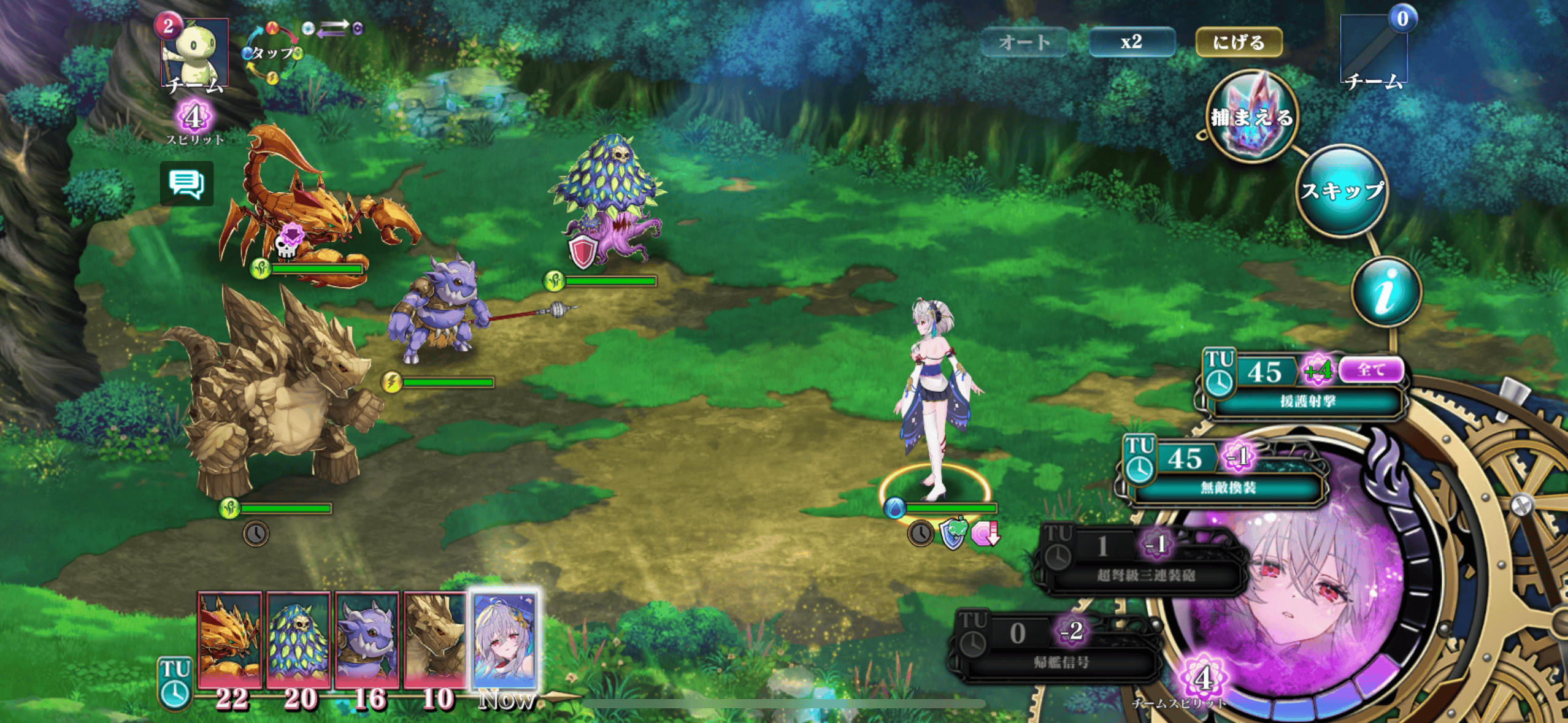The image size is (1568, 723).
Task: Open the player team portrait with mascot
Action: [x=195, y=52]
